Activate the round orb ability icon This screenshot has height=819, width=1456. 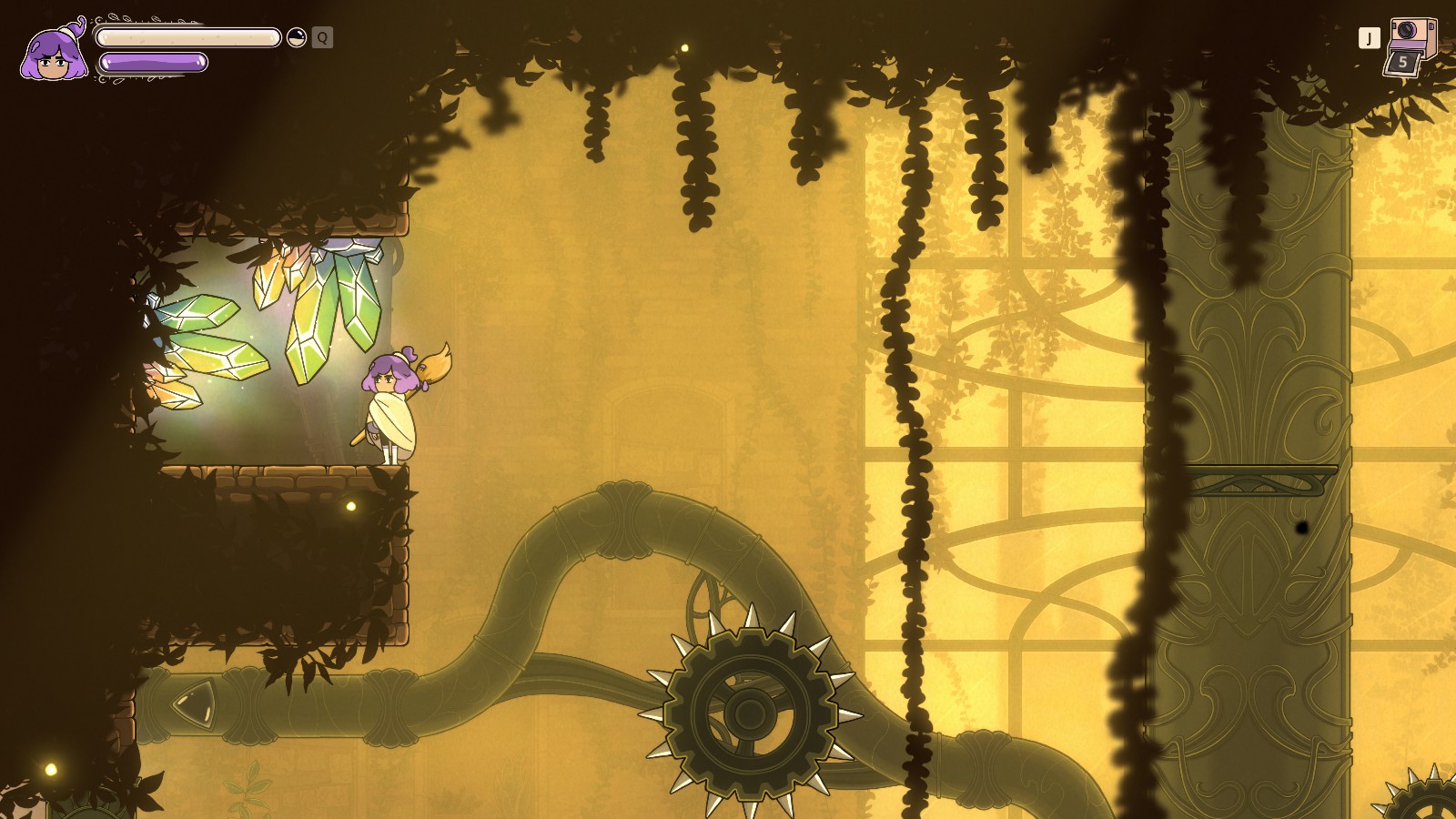(297, 37)
